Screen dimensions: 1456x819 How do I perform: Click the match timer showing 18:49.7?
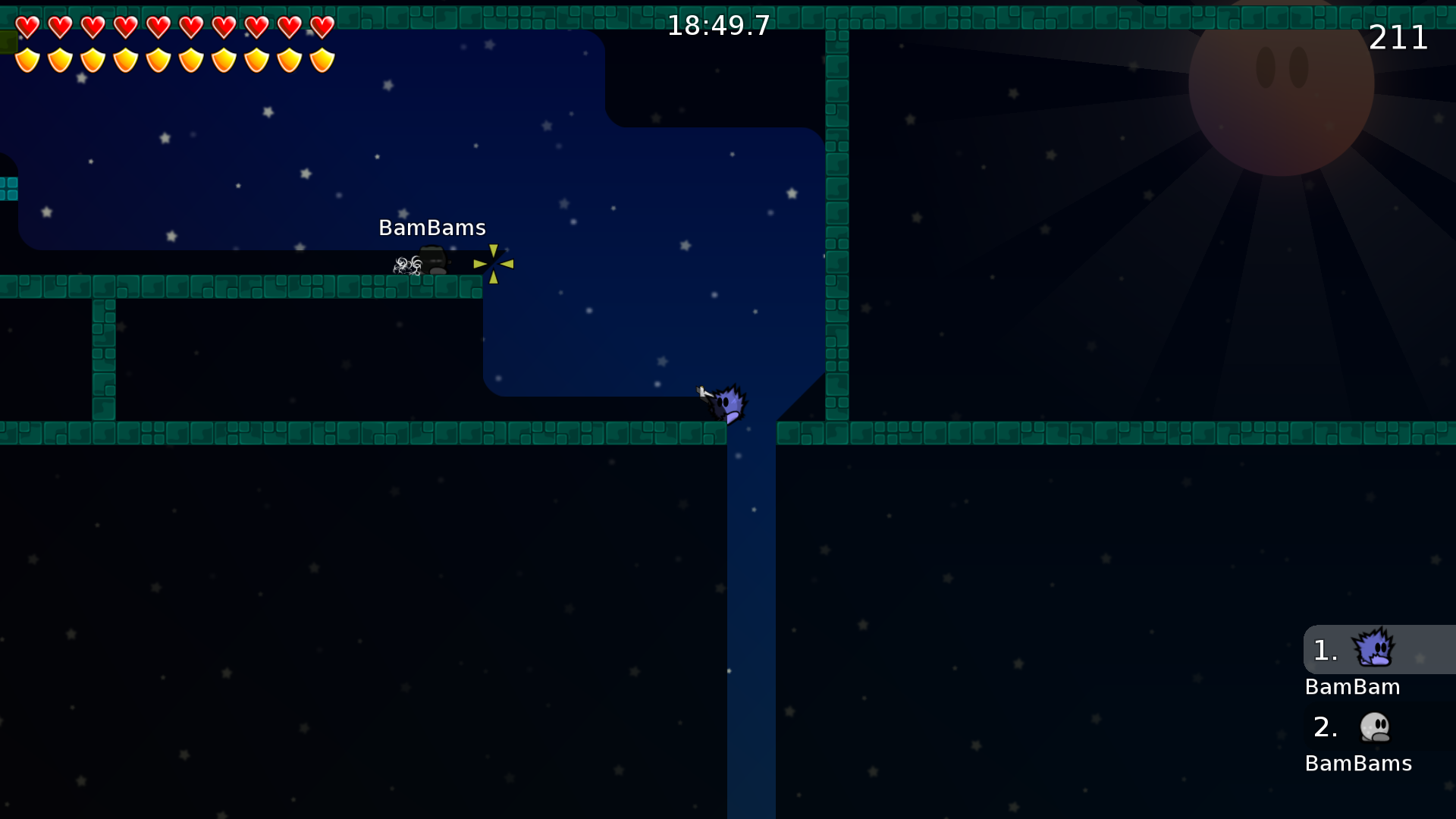pyautogui.click(x=717, y=25)
